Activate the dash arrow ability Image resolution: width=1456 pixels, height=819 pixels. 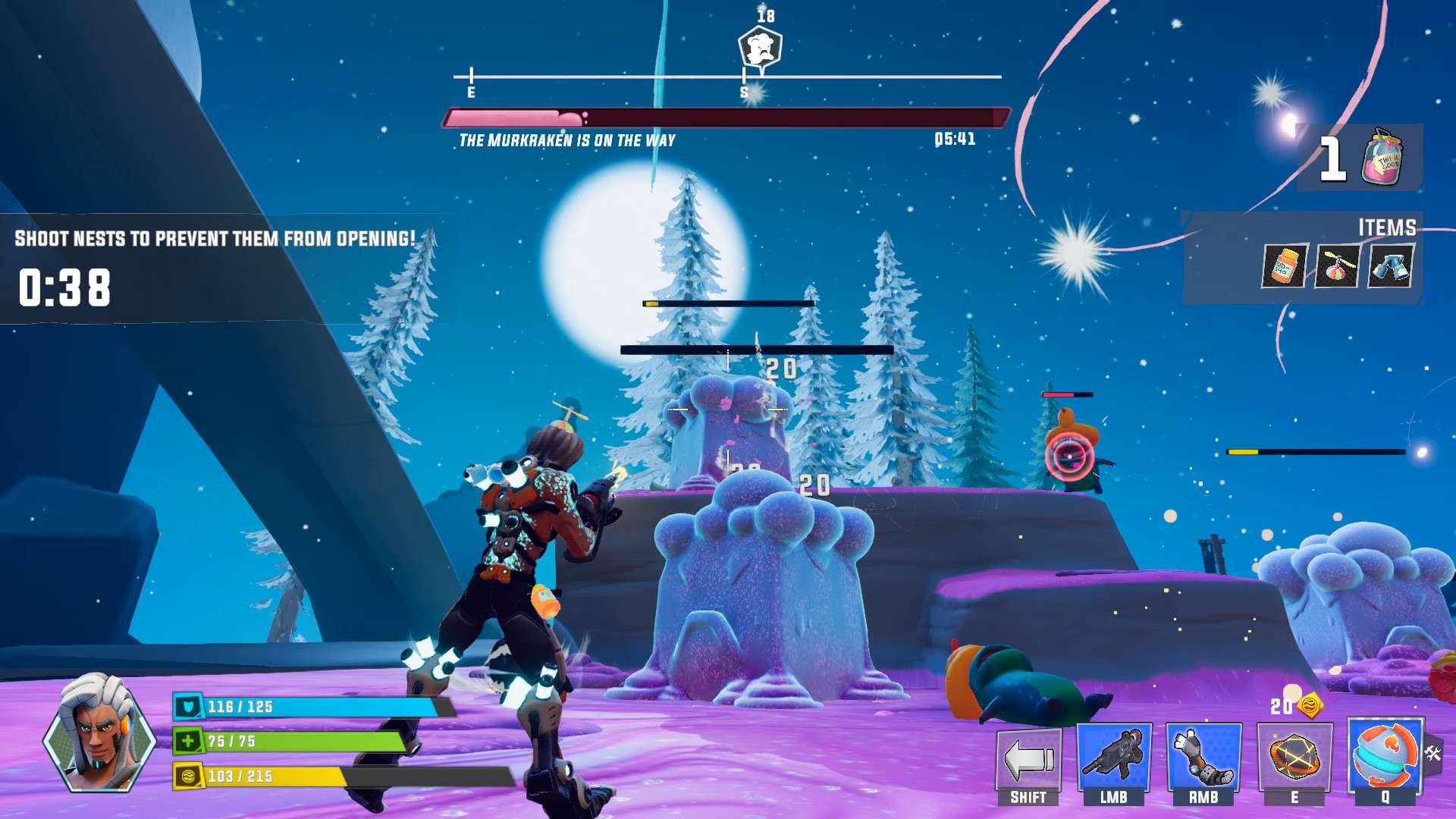tap(1028, 759)
